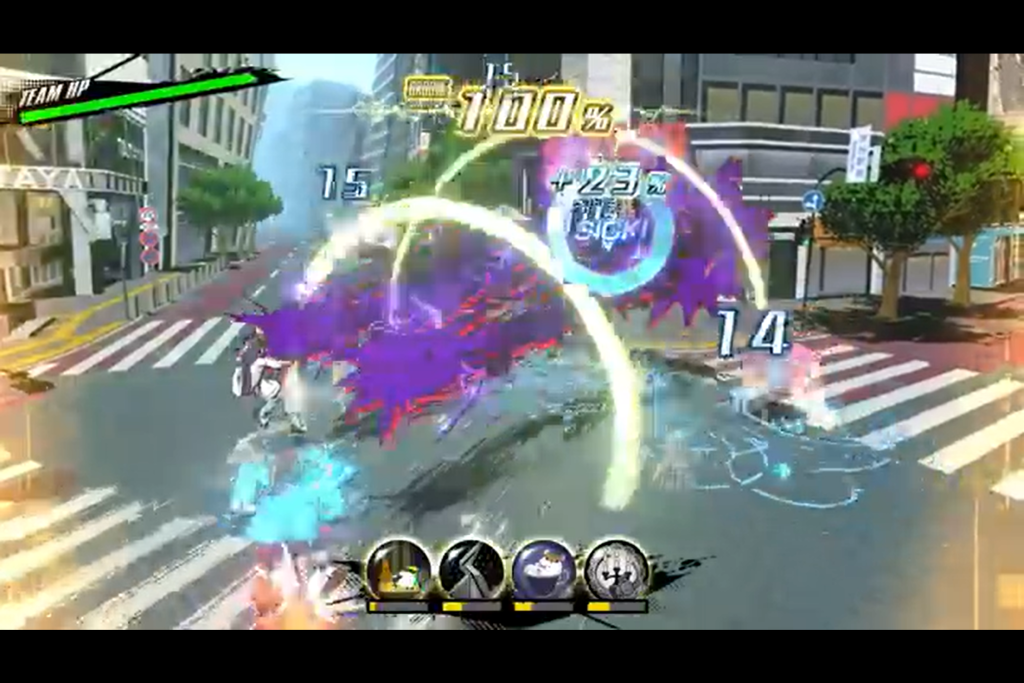Use the blue teacup pin

543,570
